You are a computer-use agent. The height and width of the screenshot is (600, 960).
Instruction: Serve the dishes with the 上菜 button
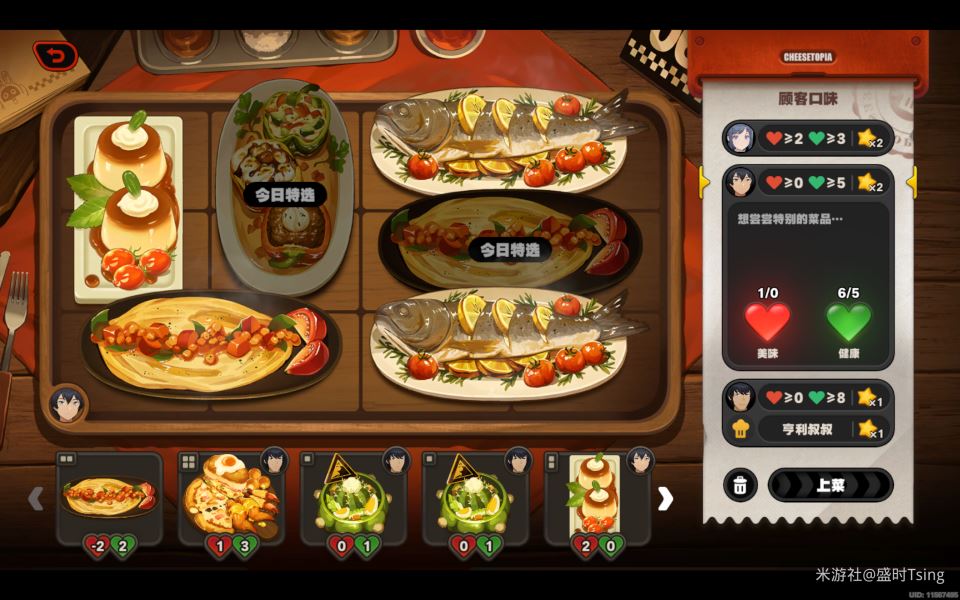coord(829,485)
